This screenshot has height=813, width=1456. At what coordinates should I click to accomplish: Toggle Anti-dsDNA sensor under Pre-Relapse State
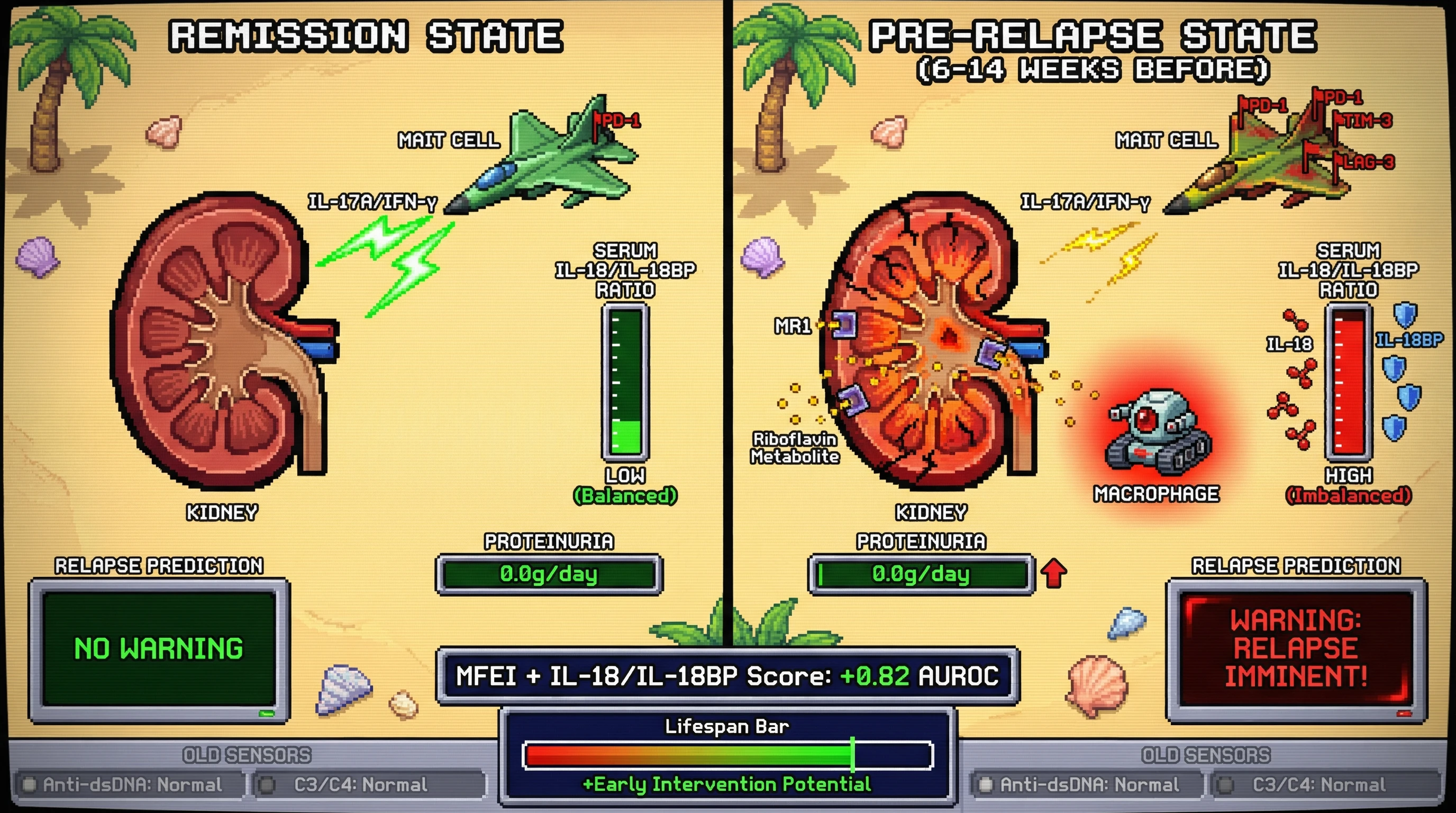[x=986, y=785]
